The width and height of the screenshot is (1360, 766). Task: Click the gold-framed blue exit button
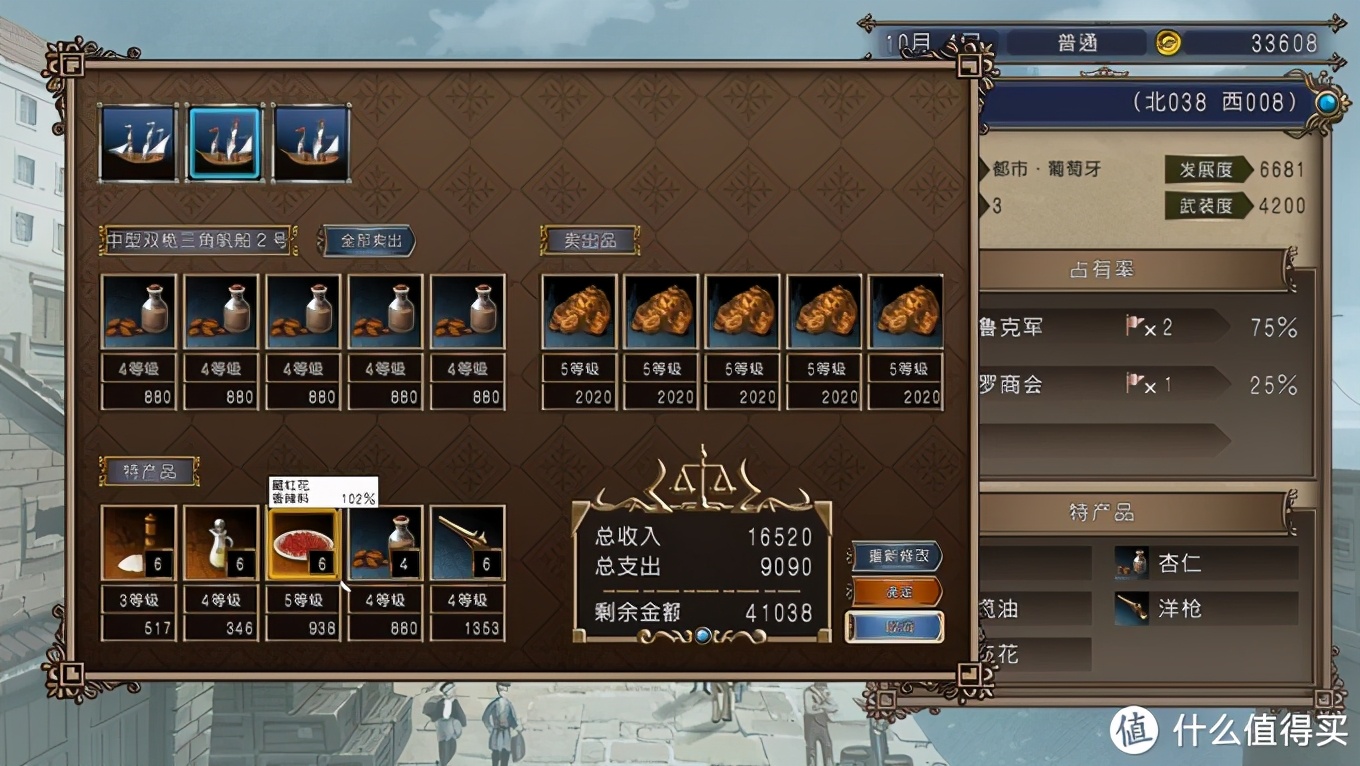point(896,627)
